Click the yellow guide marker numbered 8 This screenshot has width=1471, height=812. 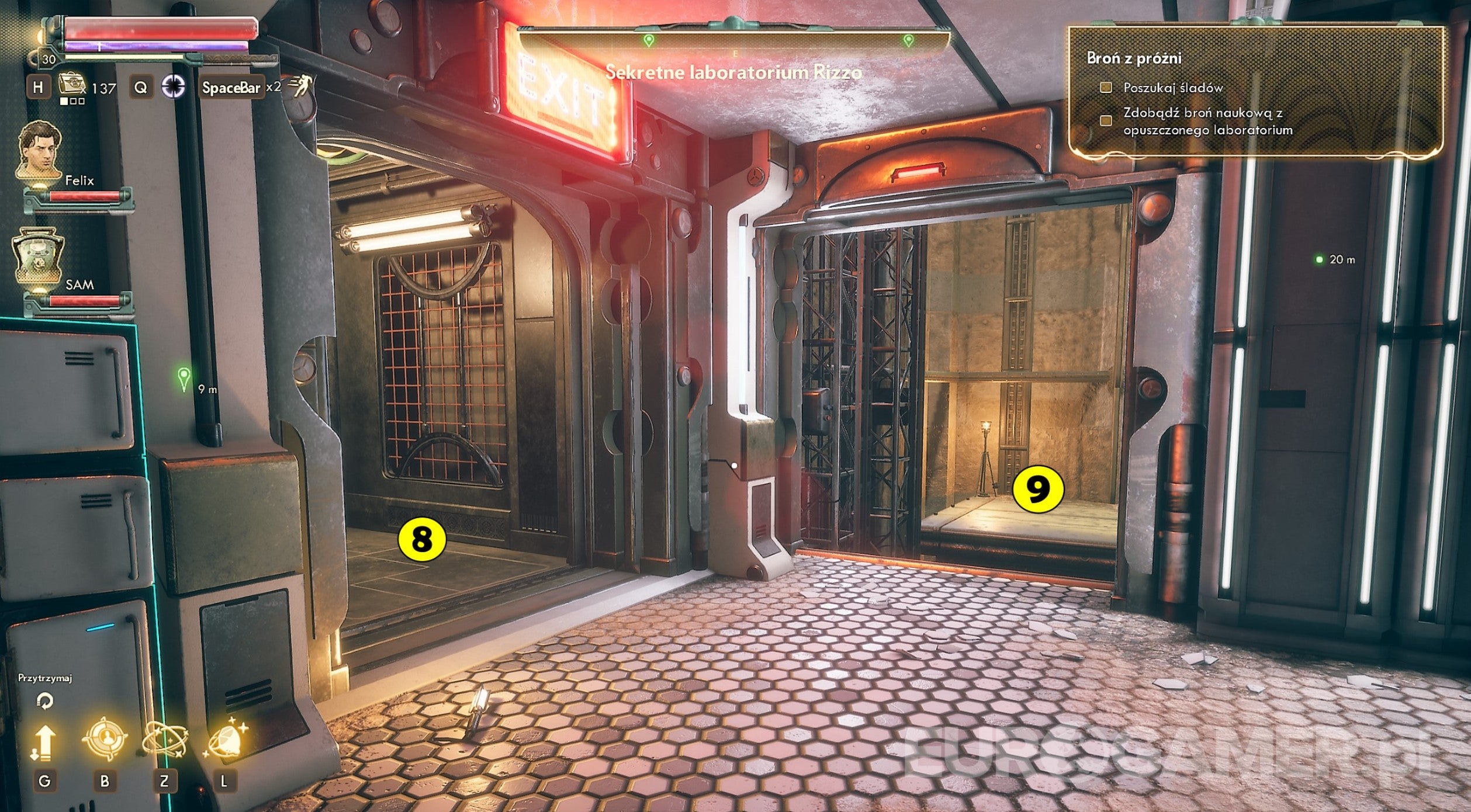(421, 540)
